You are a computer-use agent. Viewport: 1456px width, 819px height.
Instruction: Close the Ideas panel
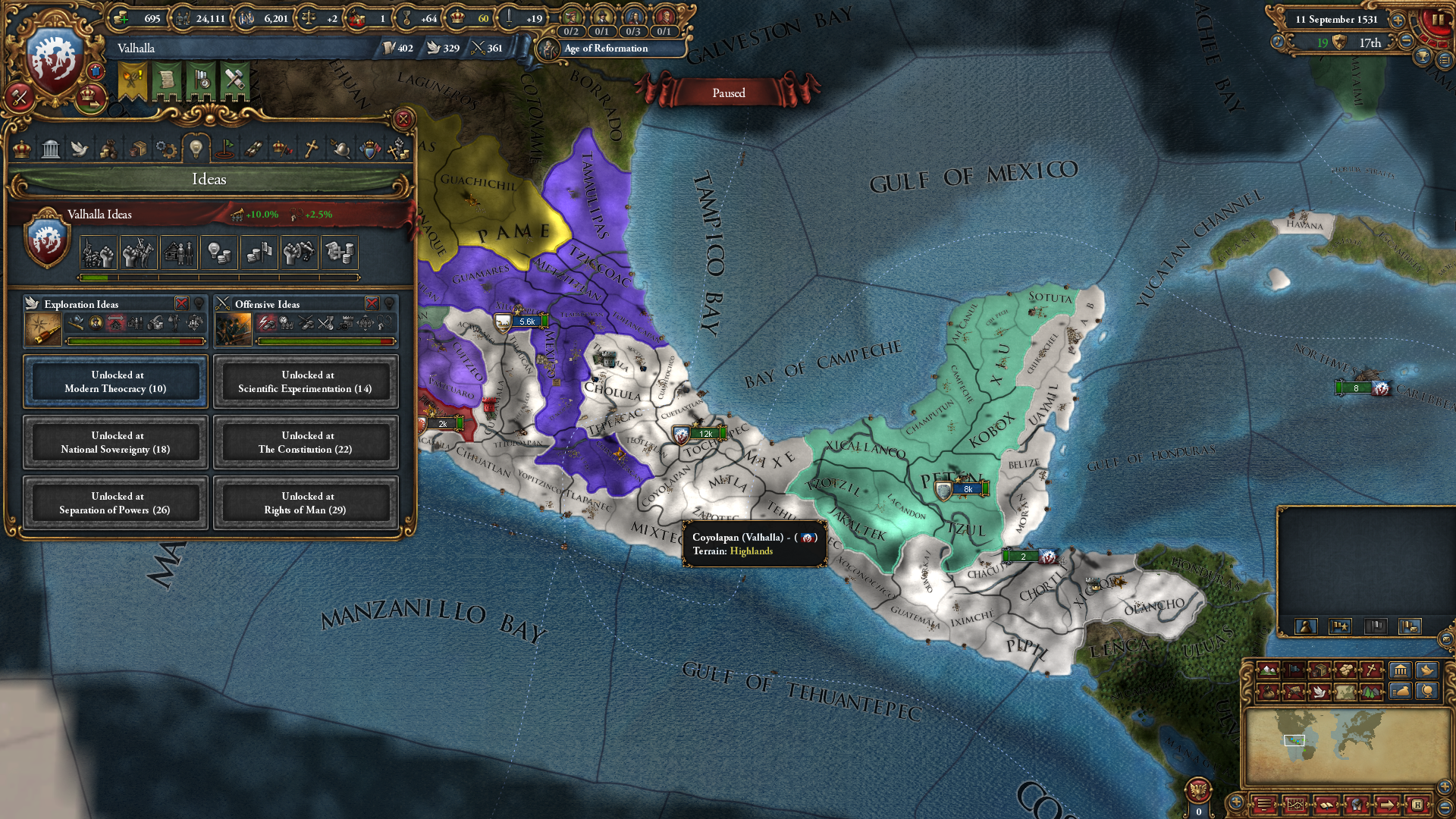pyautogui.click(x=403, y=119)
